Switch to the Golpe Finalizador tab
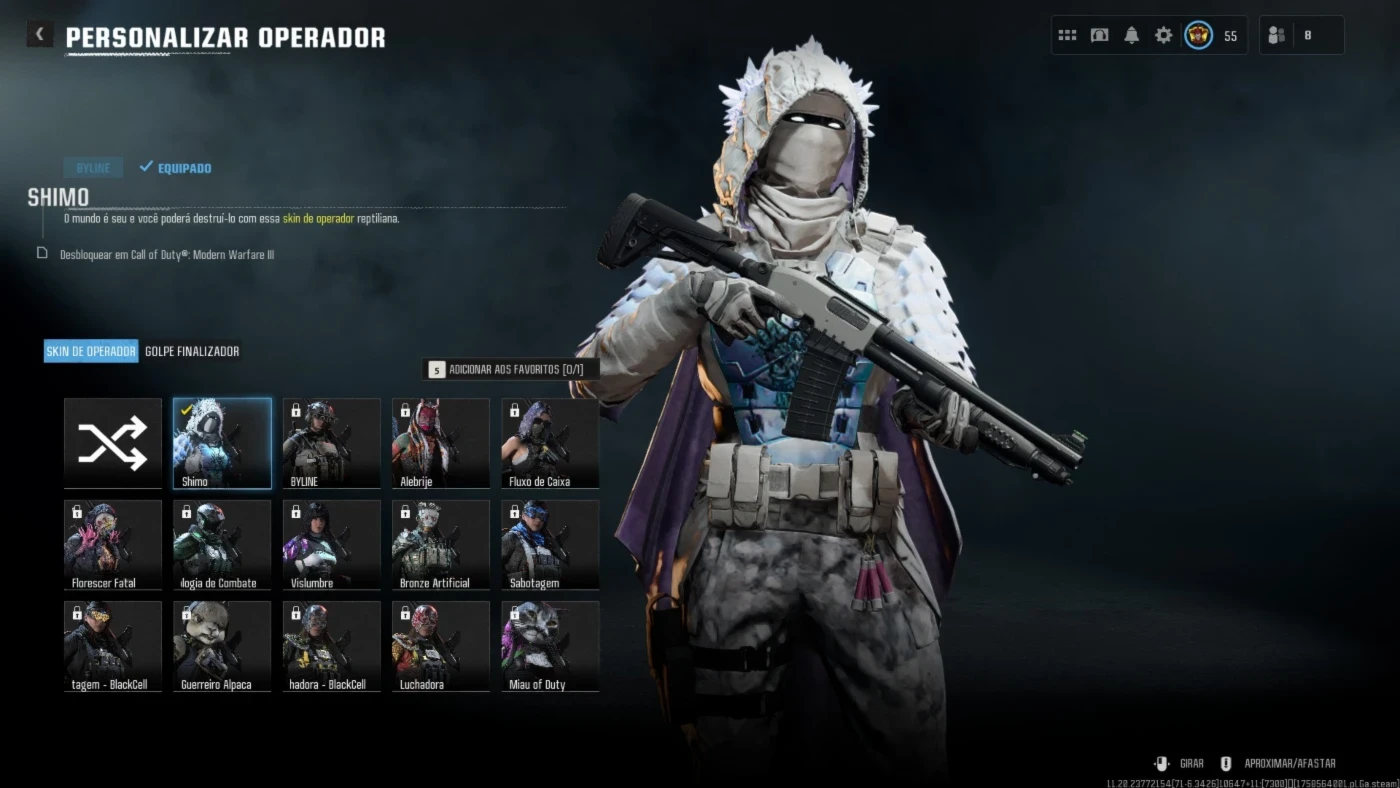The image size is (1400, 788). click(192, 351)
